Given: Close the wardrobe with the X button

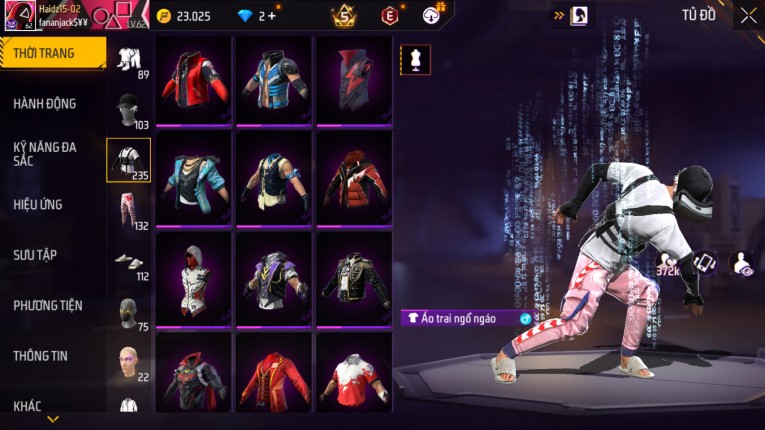Looking at the screenshot, I should pos(748,15).
